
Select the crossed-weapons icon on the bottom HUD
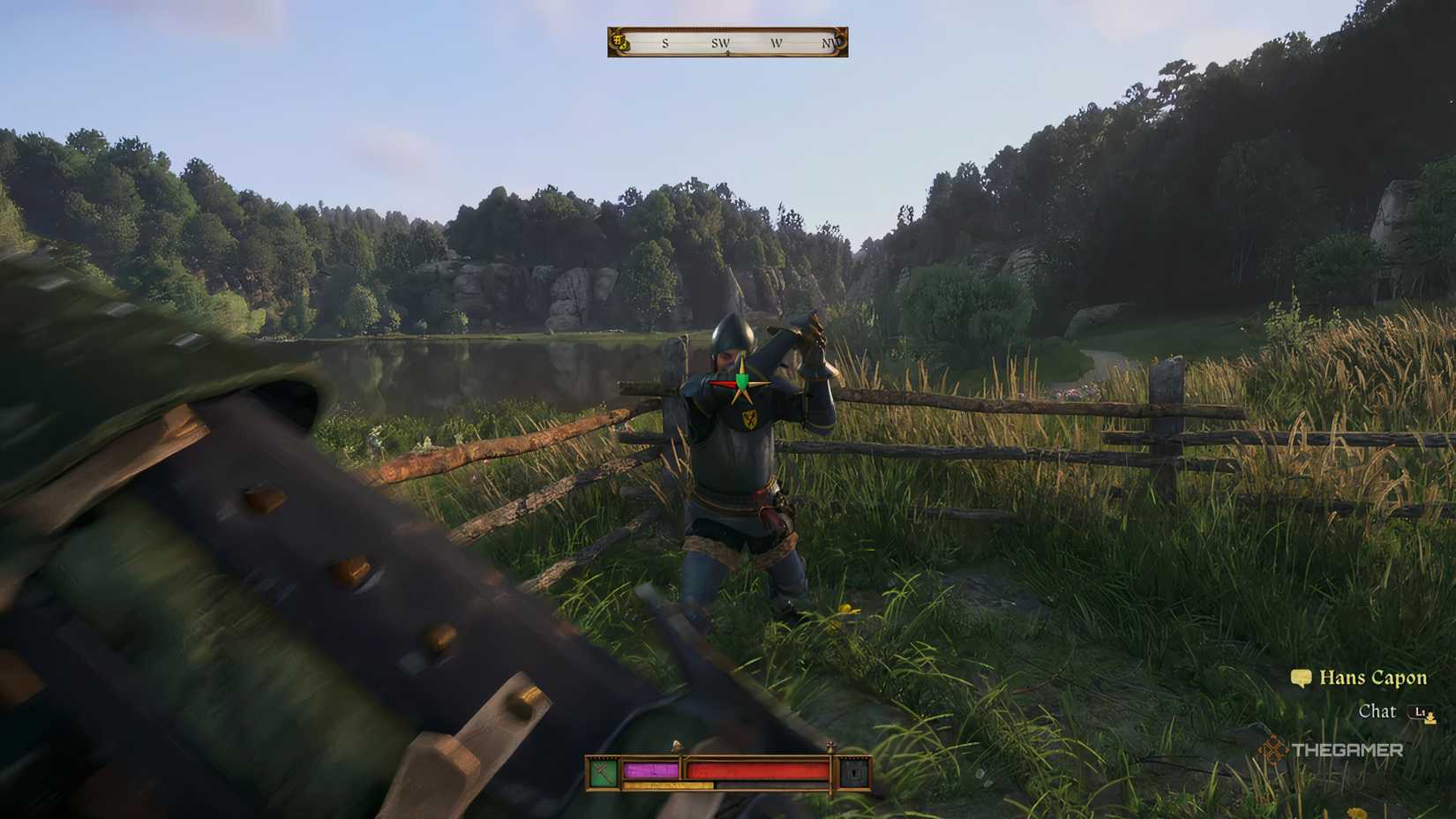[x=604, y=774]
